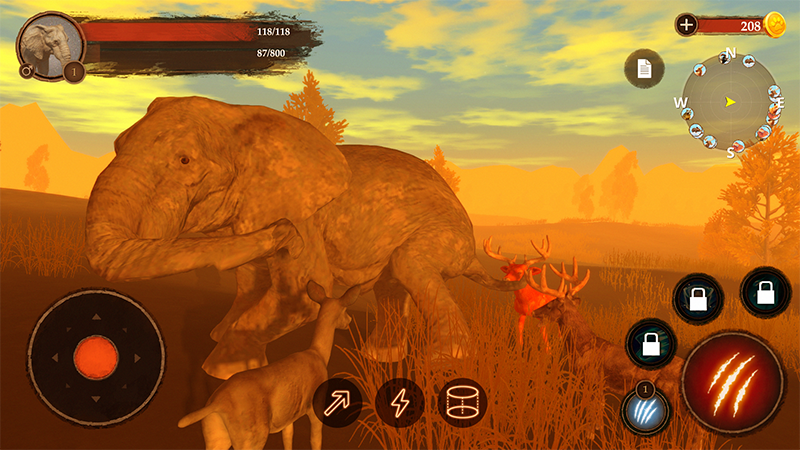Viewport: 800px width, 450px height.
Task: Open the circular compass minimap
Action: 730,101
